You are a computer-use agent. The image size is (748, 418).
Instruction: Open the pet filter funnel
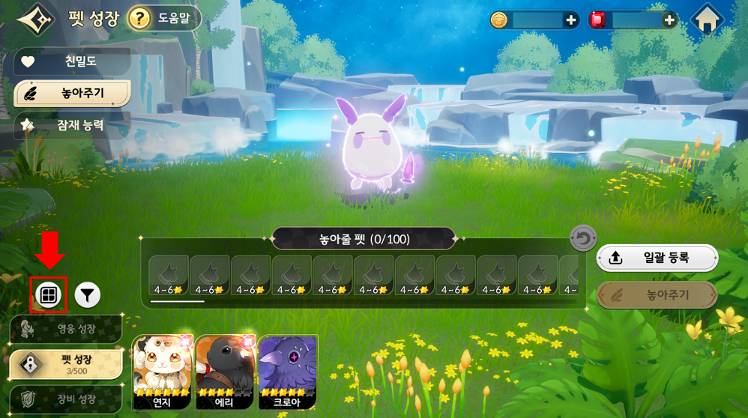[88, 294]
